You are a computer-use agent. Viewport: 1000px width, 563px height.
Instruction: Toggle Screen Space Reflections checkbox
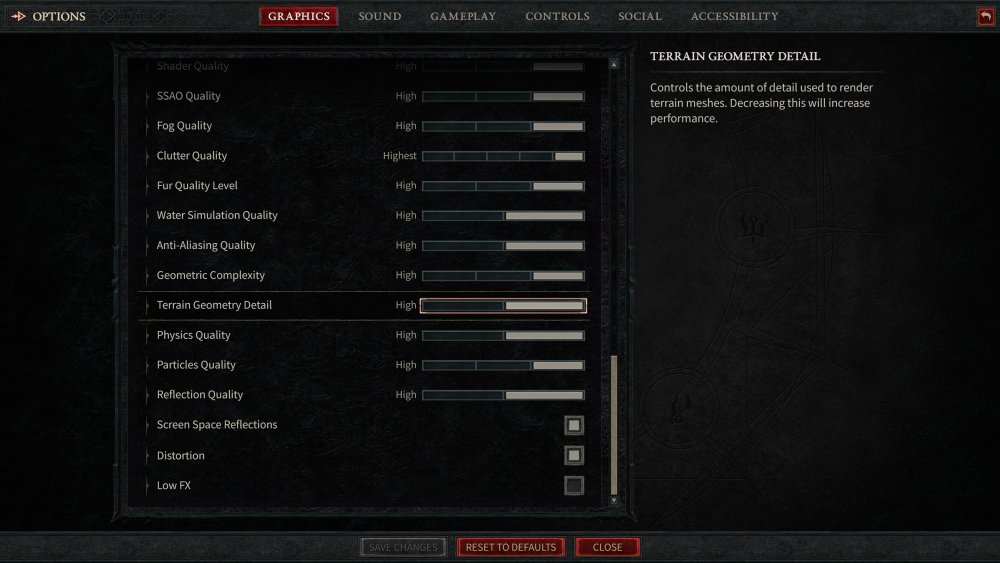573,425
